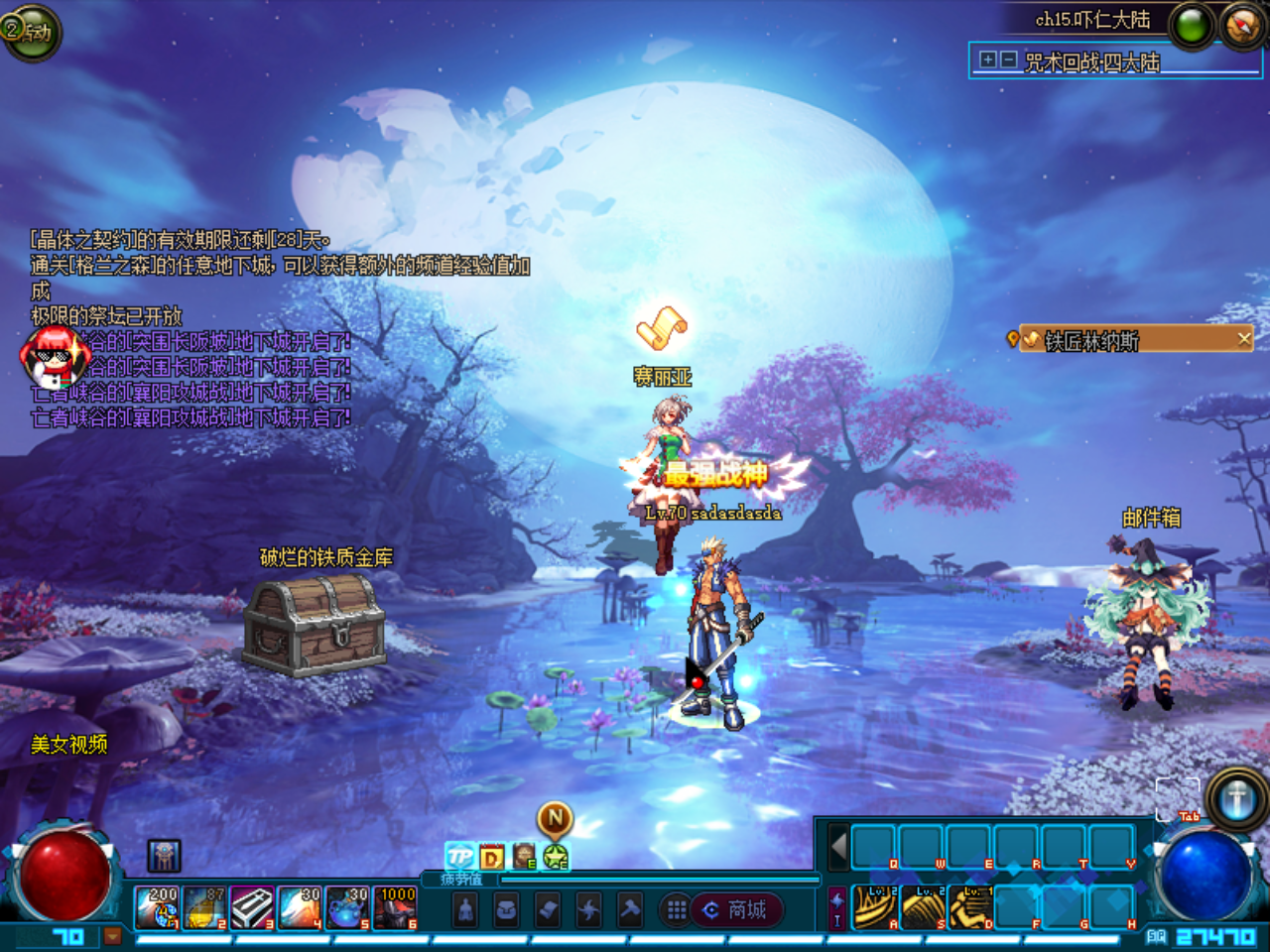1270x952 pixels.
Task: Open the inventory bag icon
Action: tap(504, 910)
